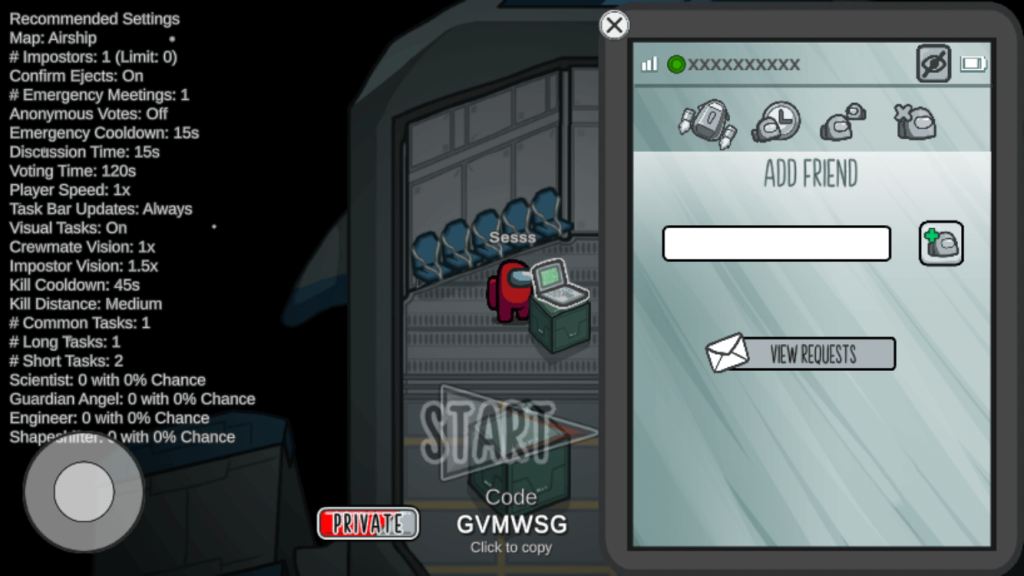Select the Add Friend text field
The height and width of the screenshot is (576, 1024).
tap(776, 243)
